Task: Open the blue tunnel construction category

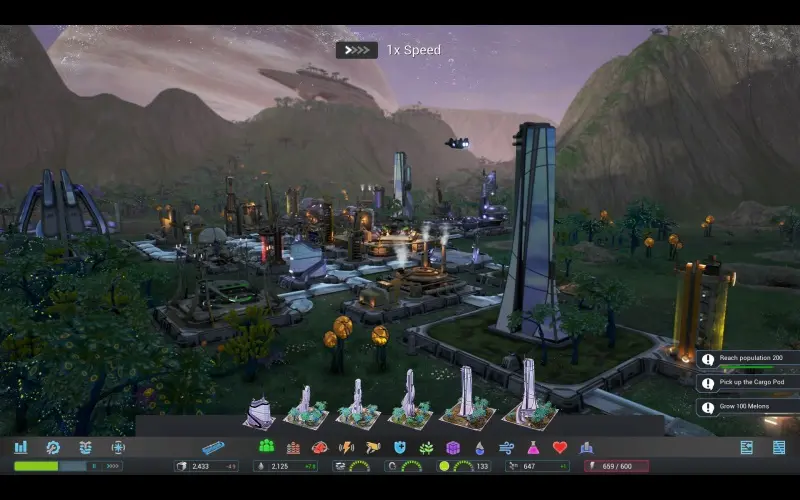Action: point(214,447)
